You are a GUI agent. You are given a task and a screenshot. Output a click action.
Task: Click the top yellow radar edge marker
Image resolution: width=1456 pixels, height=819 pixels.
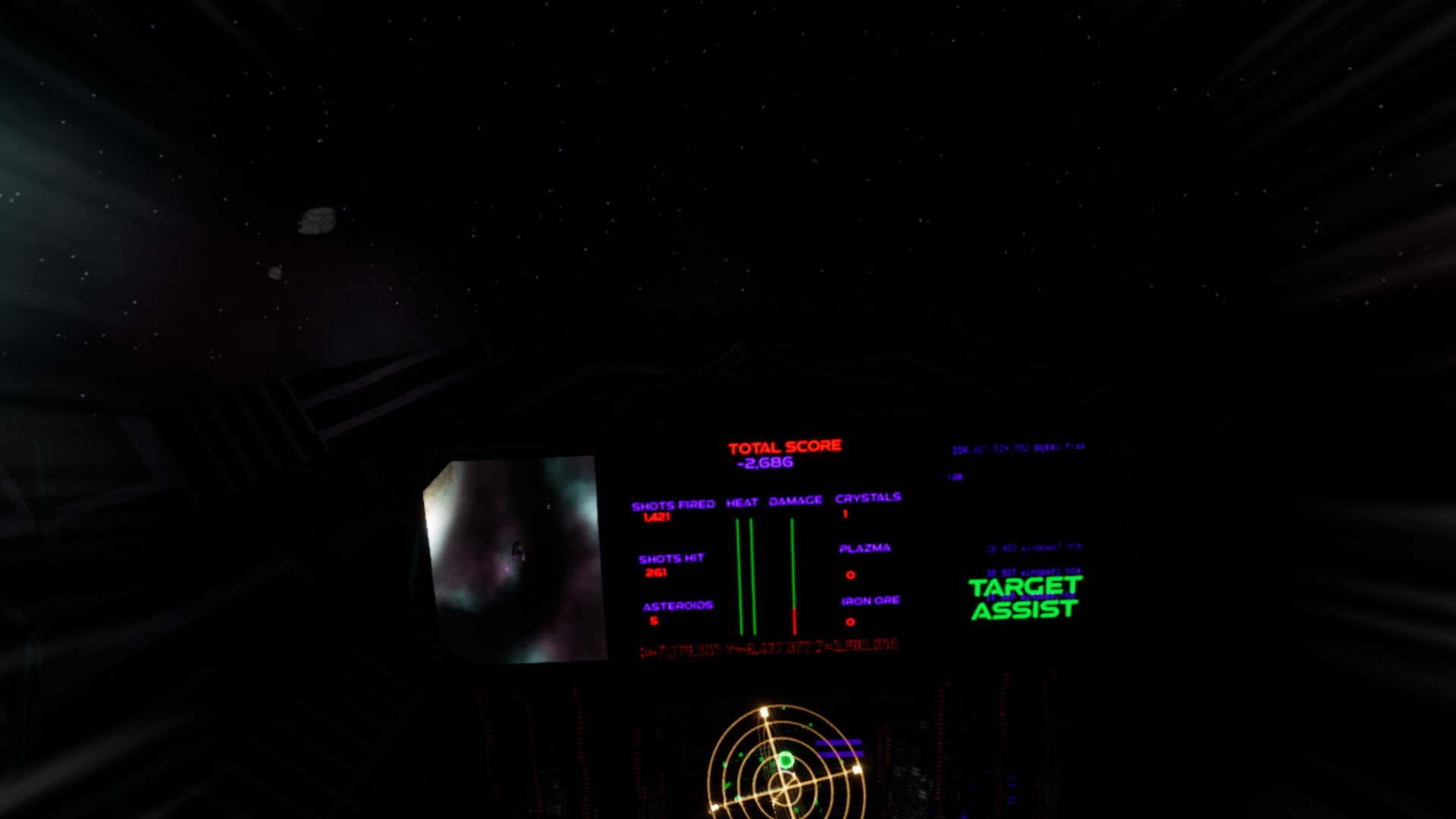pyautogui.click(x=764, y=711)
